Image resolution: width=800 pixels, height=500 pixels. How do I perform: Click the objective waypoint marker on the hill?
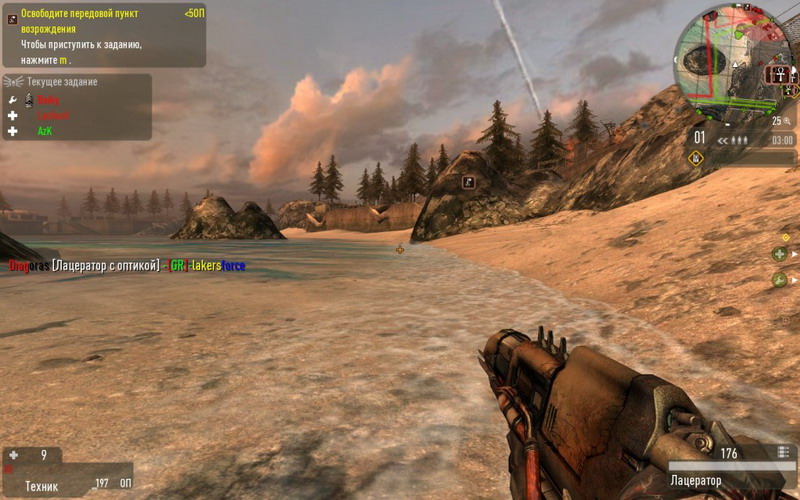point(468,182)
